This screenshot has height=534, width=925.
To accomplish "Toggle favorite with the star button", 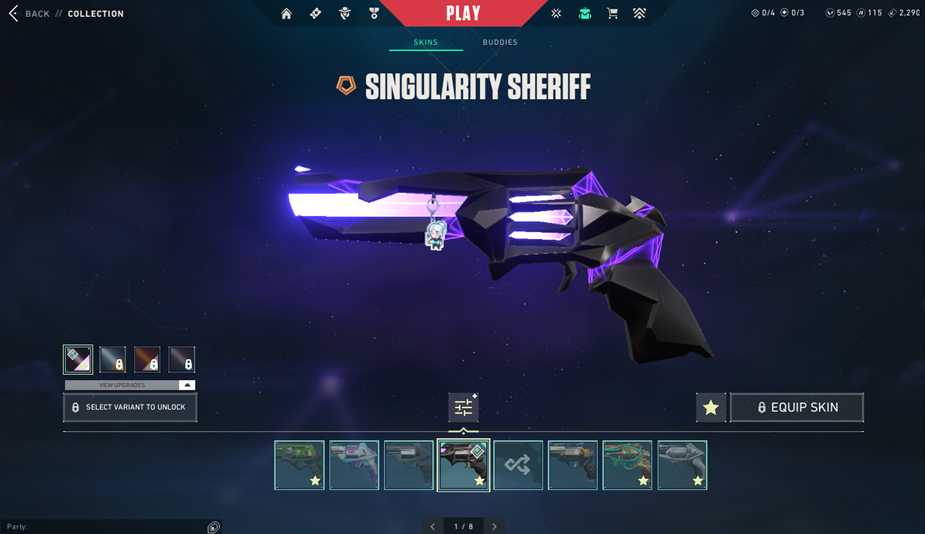I will coord(711,407).
